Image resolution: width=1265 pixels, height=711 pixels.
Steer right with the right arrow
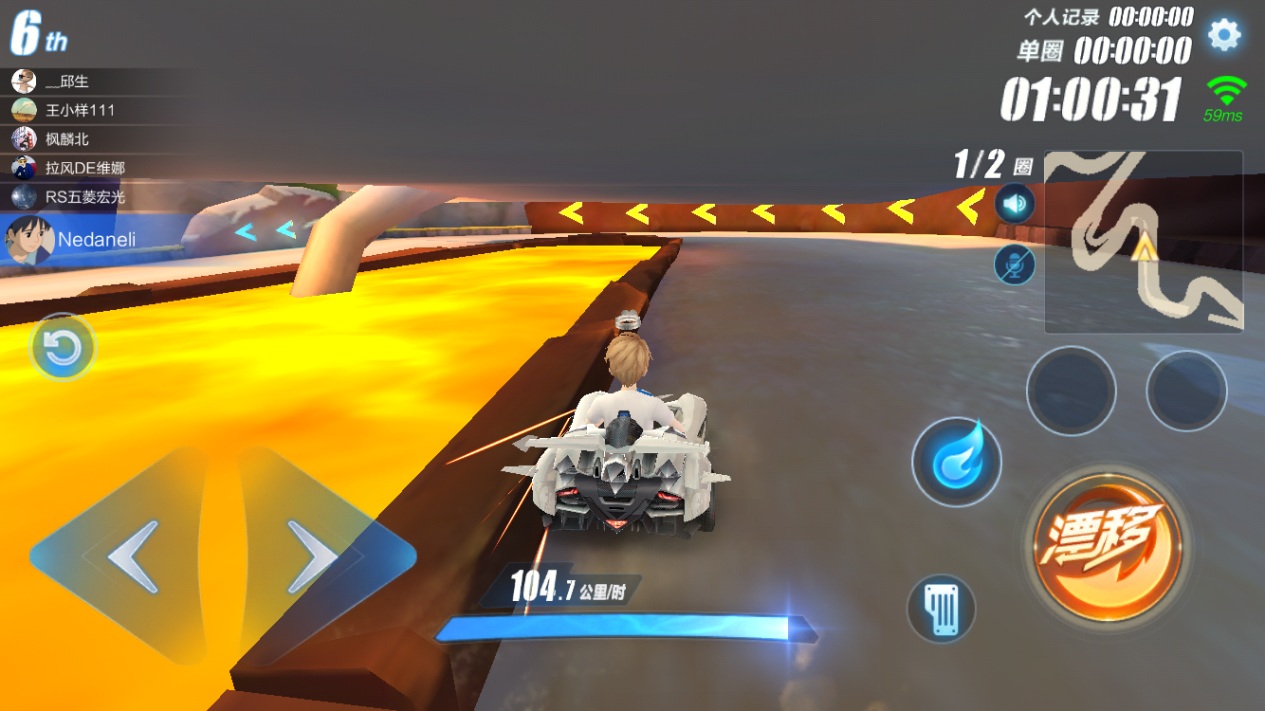(313, 556)
